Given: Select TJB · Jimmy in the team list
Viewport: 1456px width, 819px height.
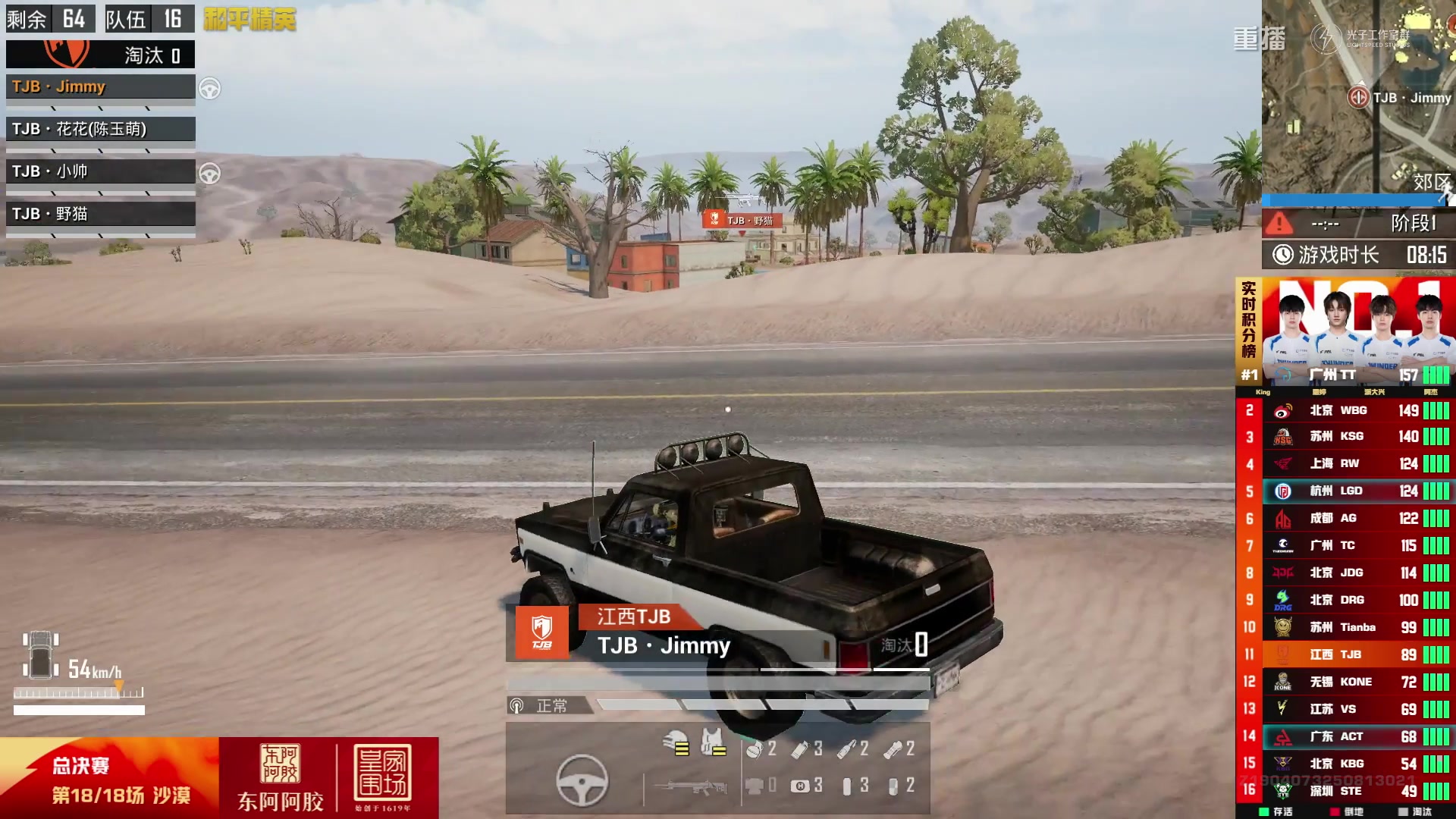Looking at the screenshot, I should coord(100,87).
